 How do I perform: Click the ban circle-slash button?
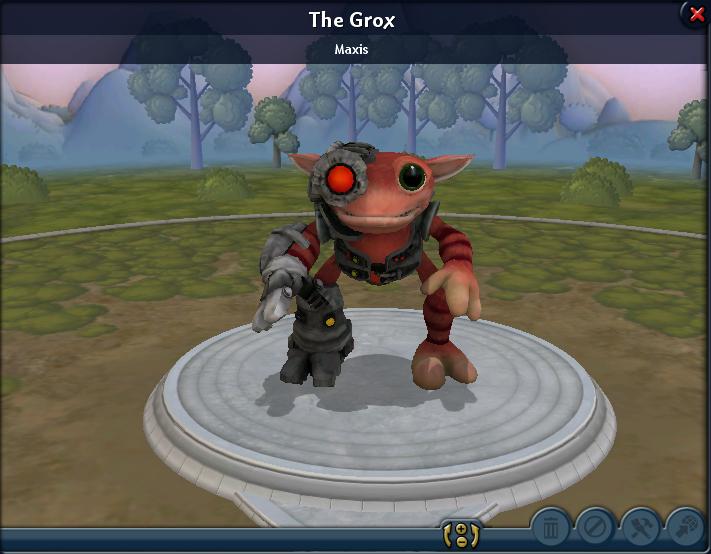[596, 526]
